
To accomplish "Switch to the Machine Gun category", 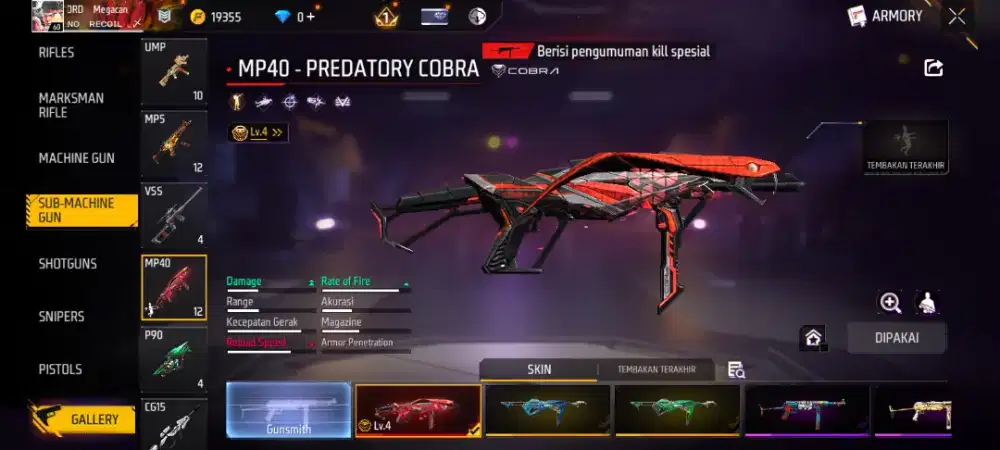I will (x=76, y=158).
